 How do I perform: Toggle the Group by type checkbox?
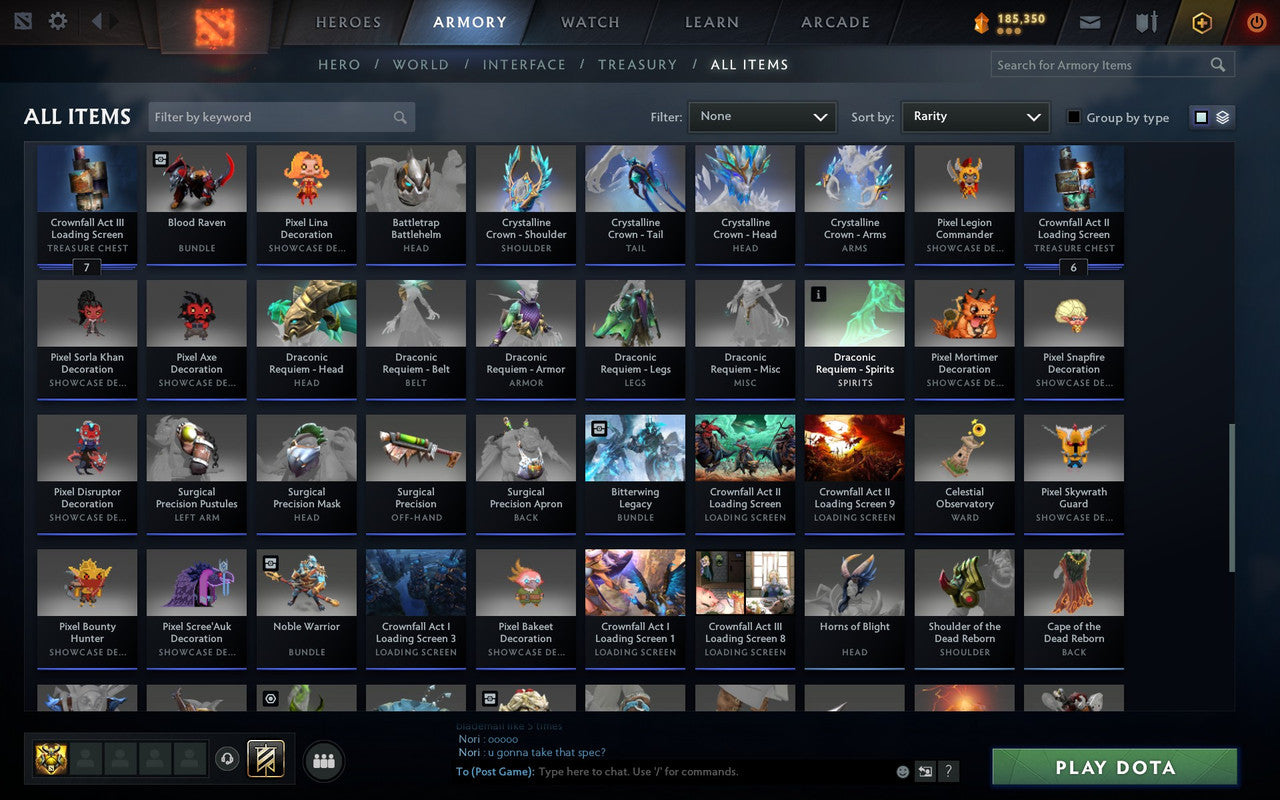(x=1073, y=118)
